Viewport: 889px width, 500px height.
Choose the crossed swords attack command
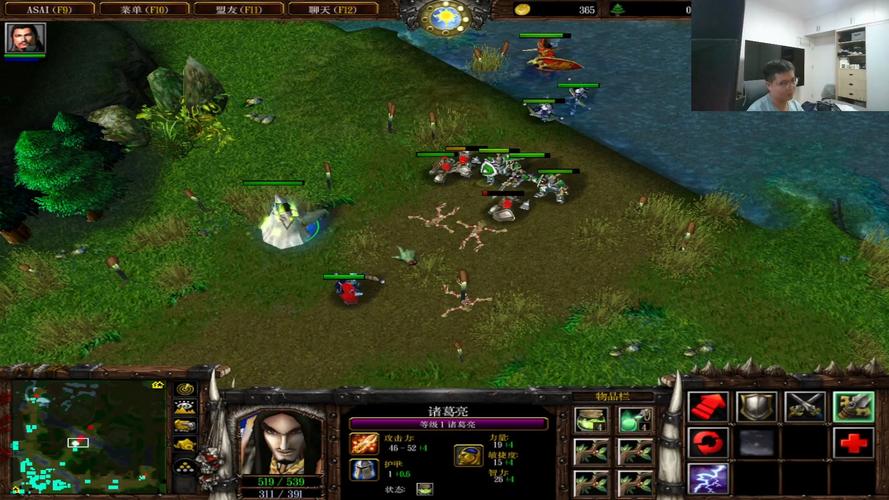point(804,407)
